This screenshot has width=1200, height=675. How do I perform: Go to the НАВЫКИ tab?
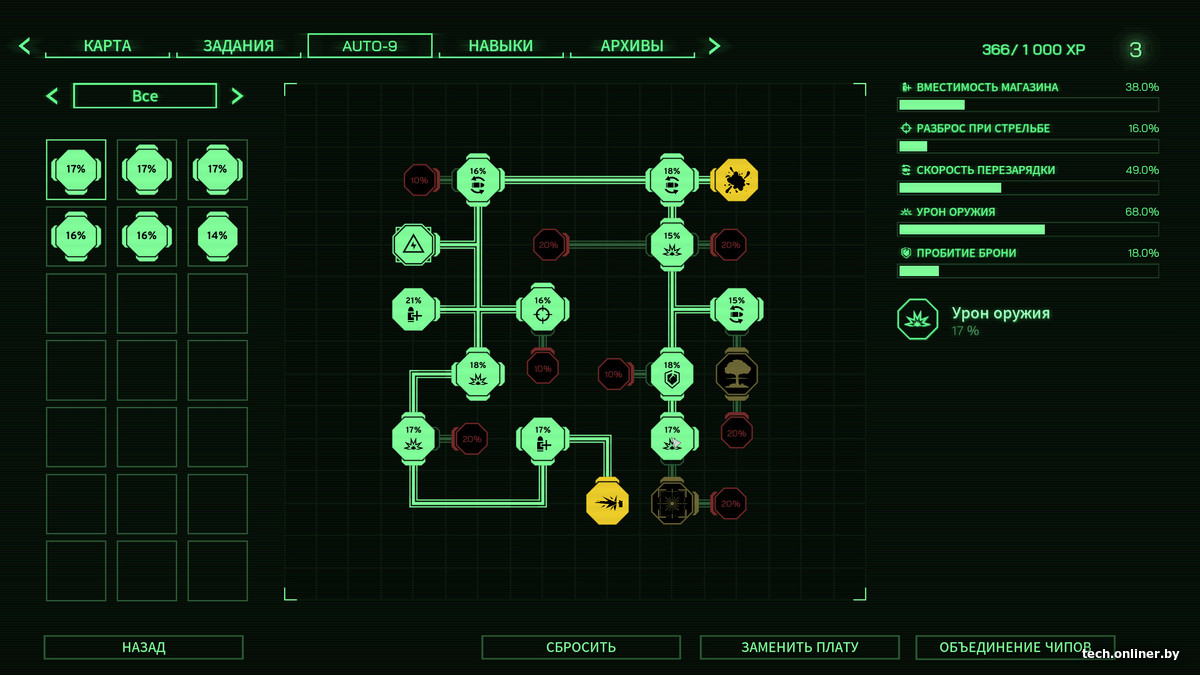pyautogui.click(x=501, y=46)
